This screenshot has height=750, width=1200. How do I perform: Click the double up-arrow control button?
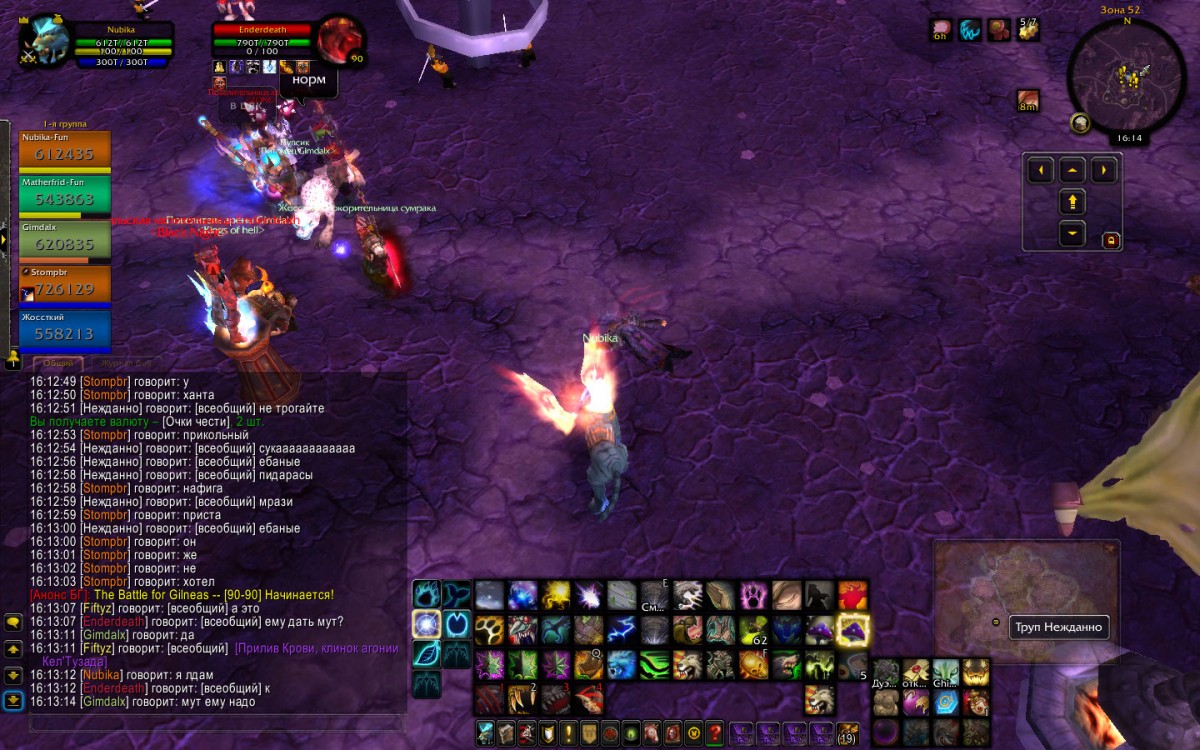[1072, 203]
